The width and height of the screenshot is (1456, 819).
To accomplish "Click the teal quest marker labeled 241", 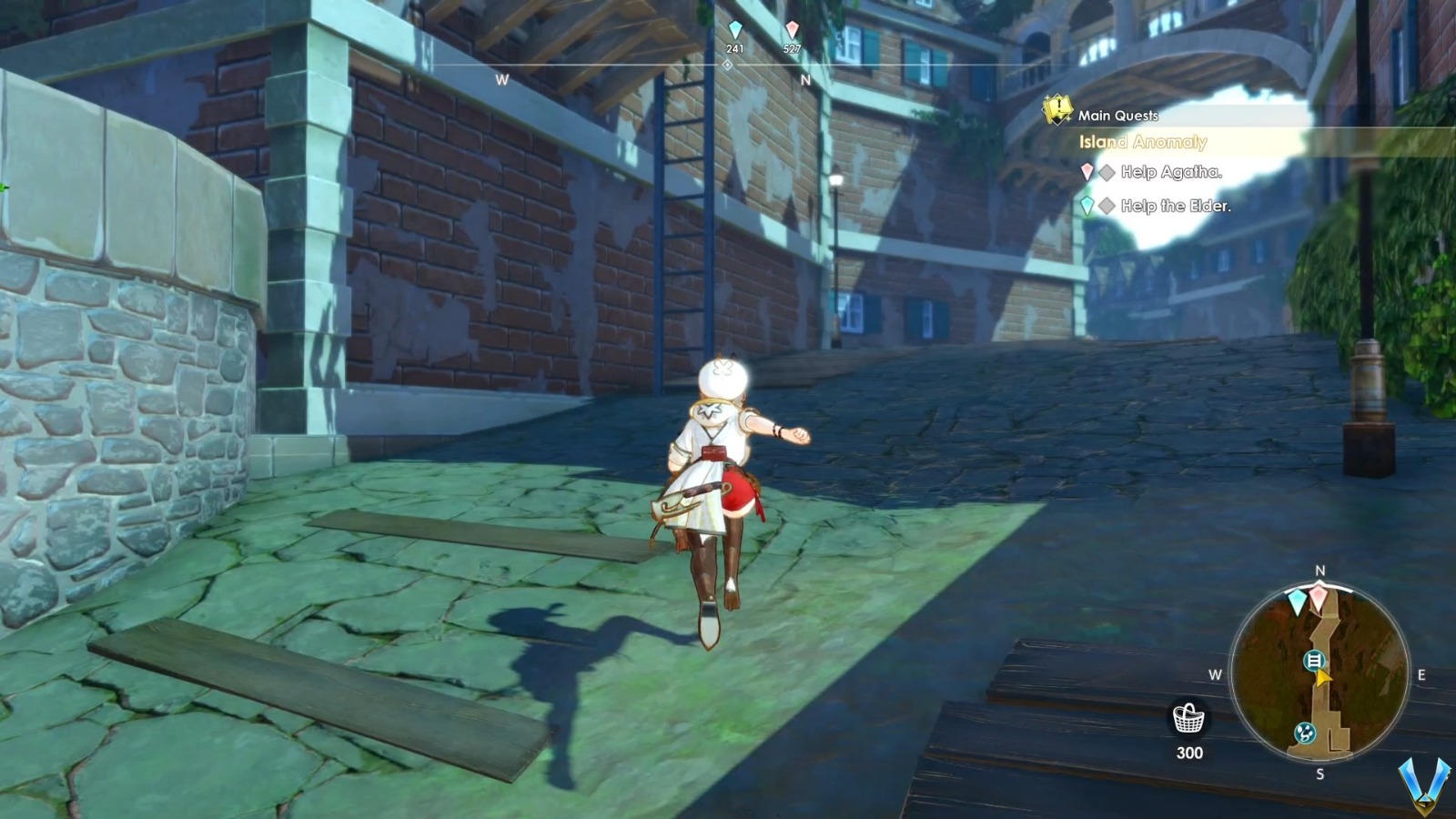I will click(733, 29).
